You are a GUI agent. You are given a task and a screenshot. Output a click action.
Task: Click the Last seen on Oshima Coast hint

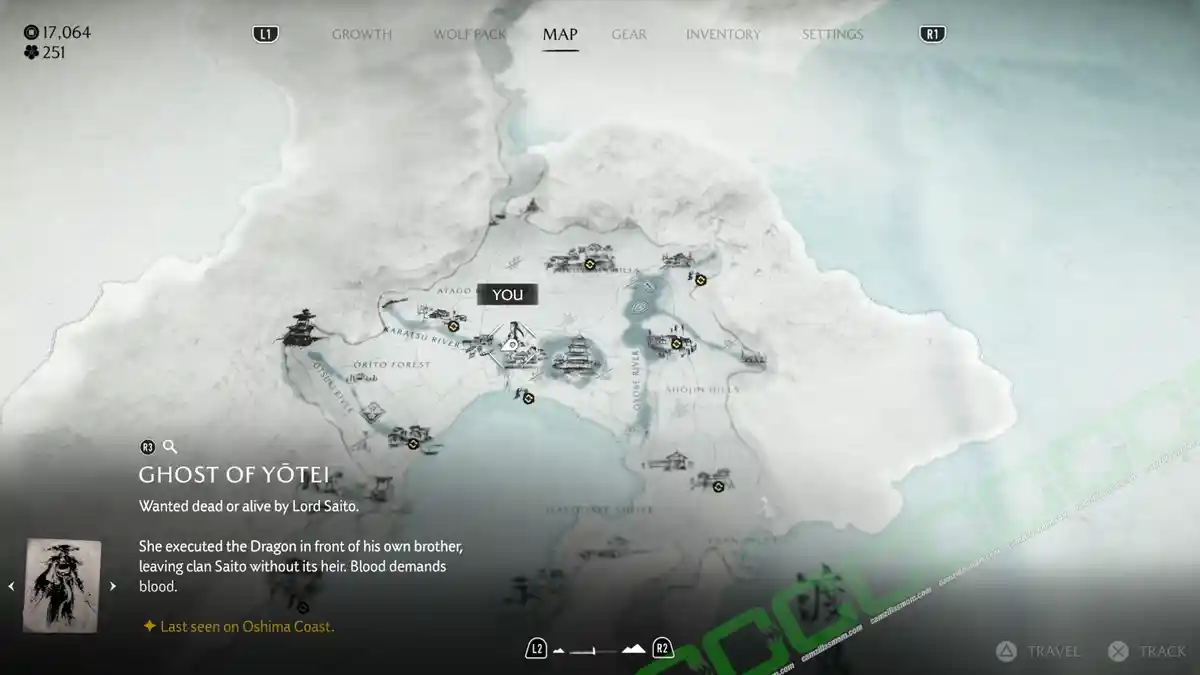pos(238,627)
